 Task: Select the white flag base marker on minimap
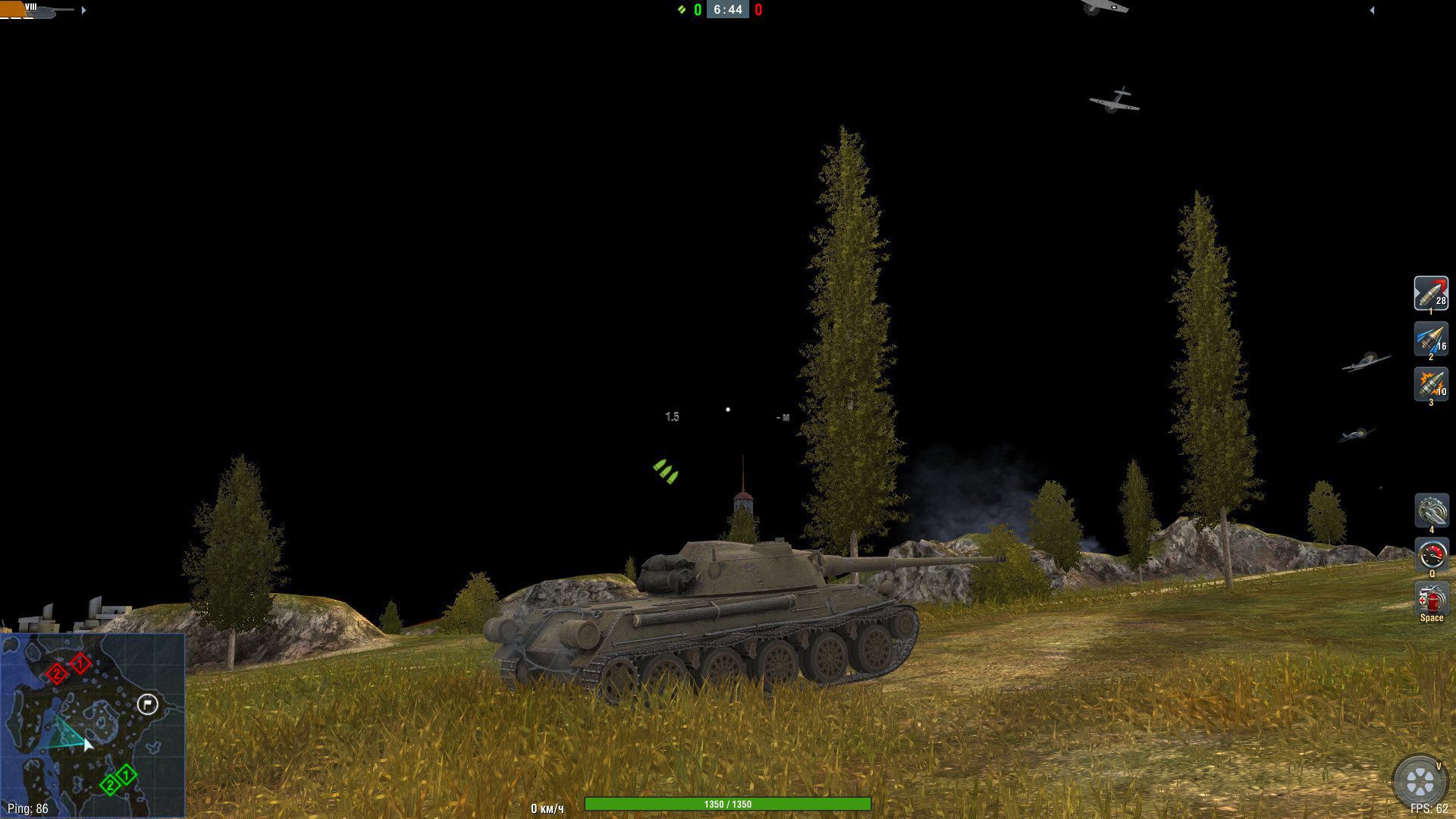(x=147, y=705)
